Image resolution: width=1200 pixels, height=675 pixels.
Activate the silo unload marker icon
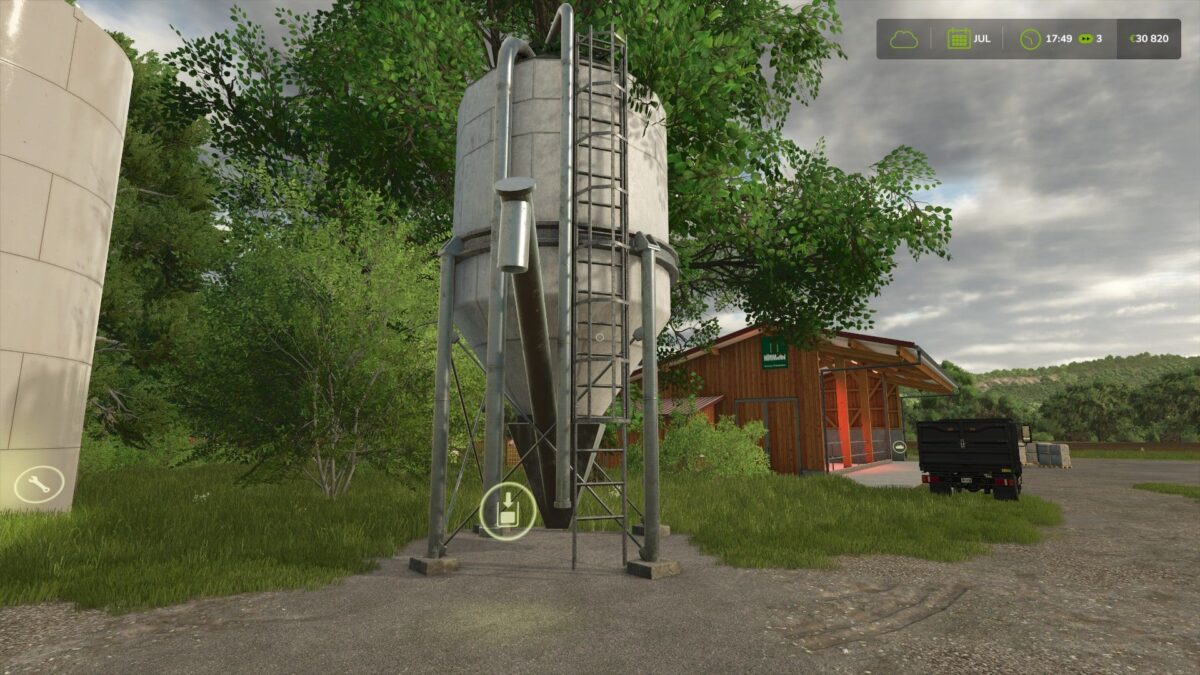pos(507,511)
